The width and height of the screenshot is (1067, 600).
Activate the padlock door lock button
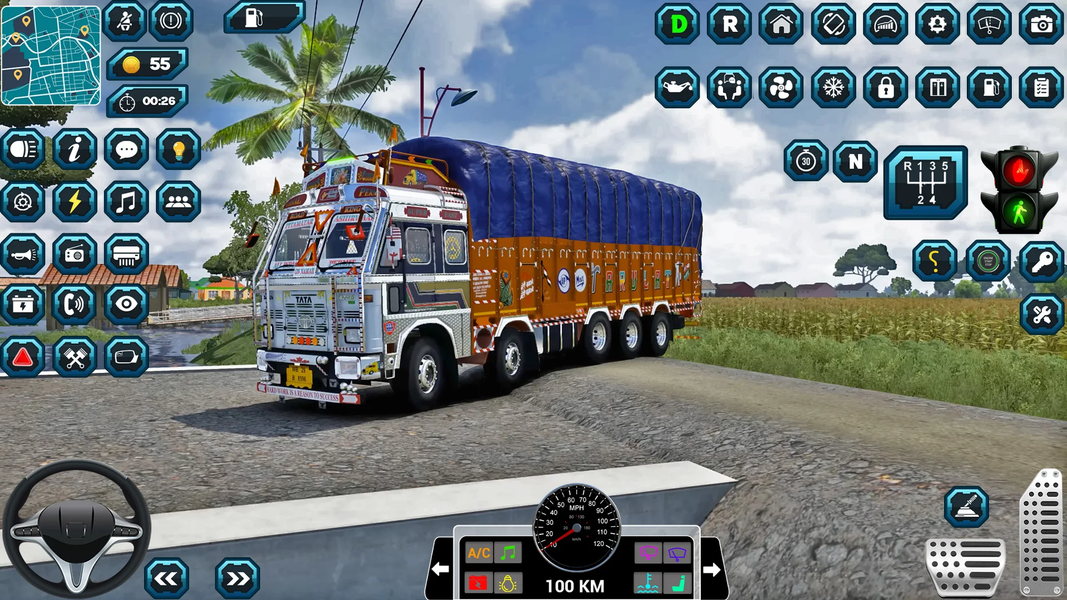click(x=885, y=87)
